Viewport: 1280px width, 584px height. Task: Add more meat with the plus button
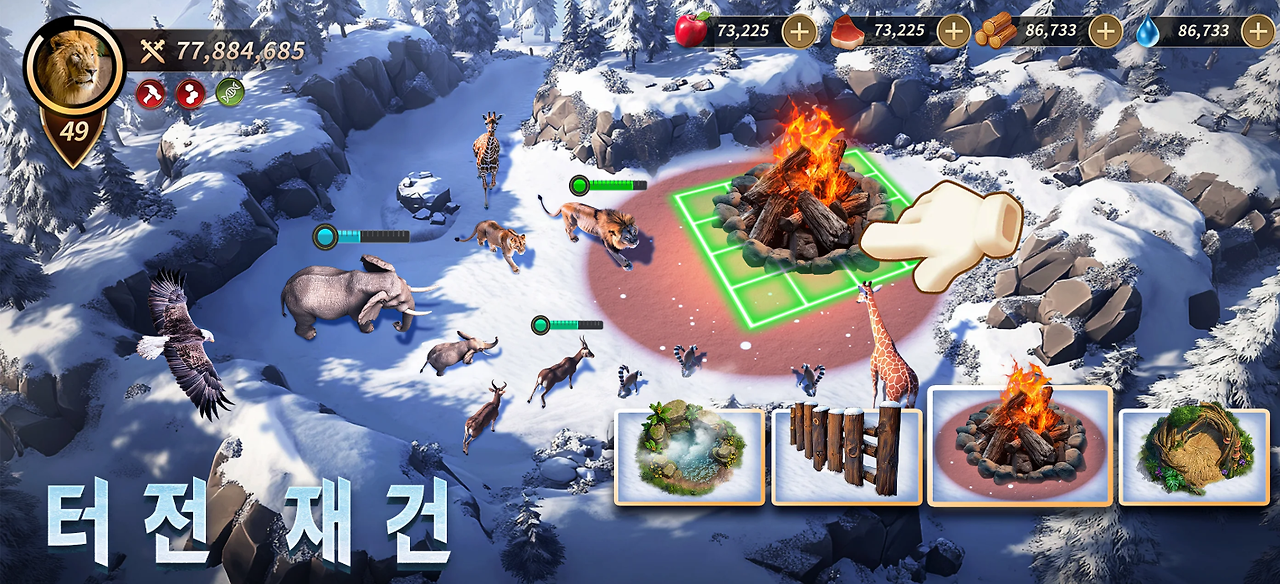point(953,31)
